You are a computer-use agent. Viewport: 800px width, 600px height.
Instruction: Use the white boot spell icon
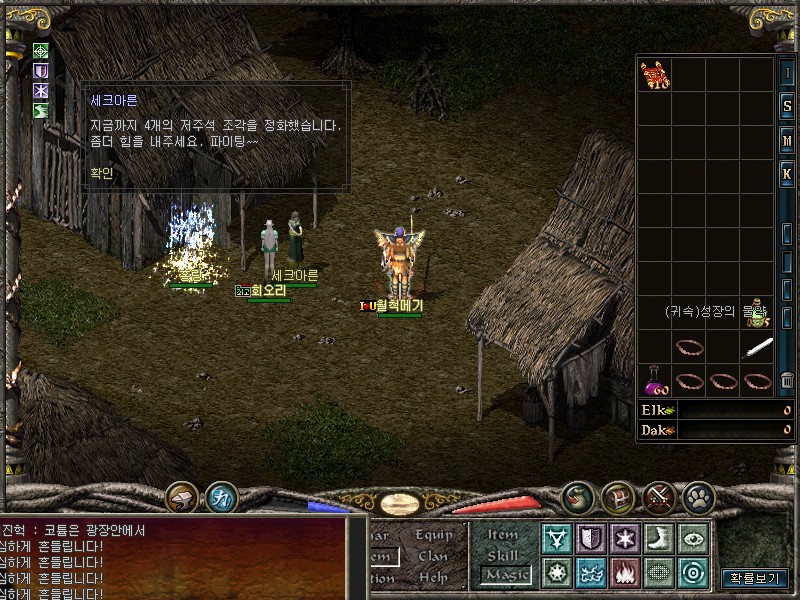pyautogui.click(x=659, y=539)
